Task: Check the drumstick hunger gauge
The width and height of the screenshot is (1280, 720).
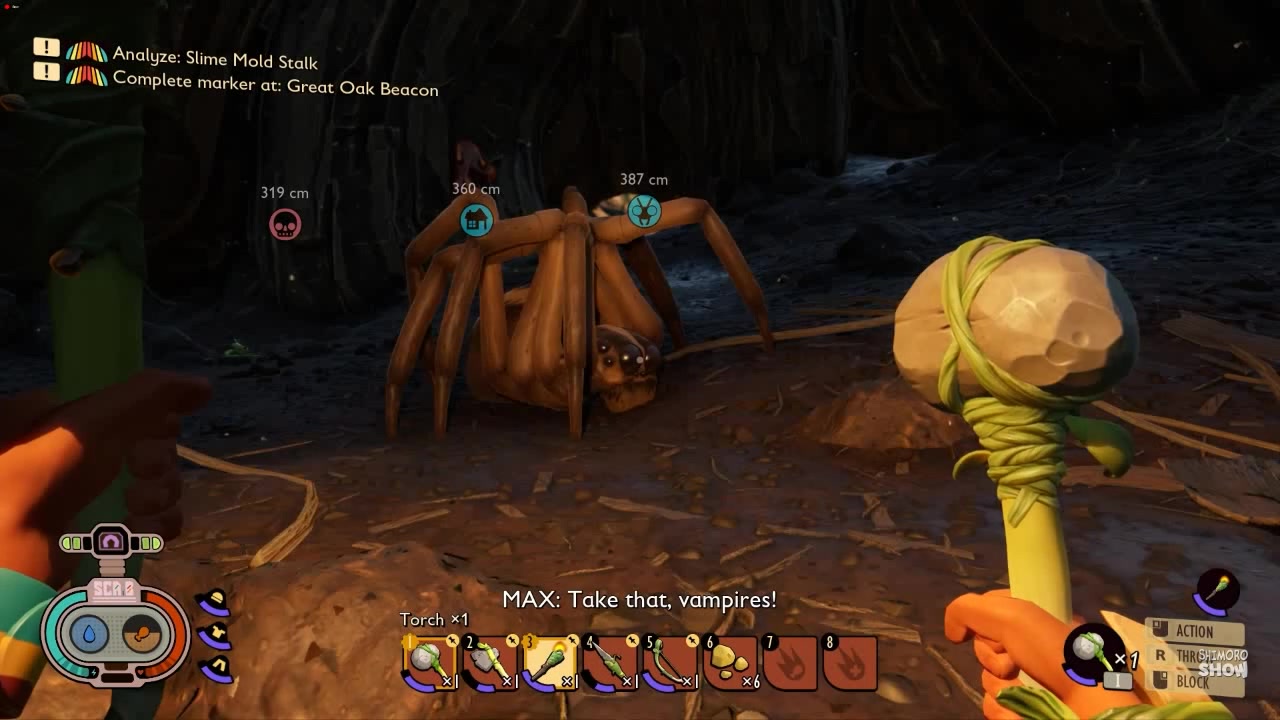Action: 142,634
